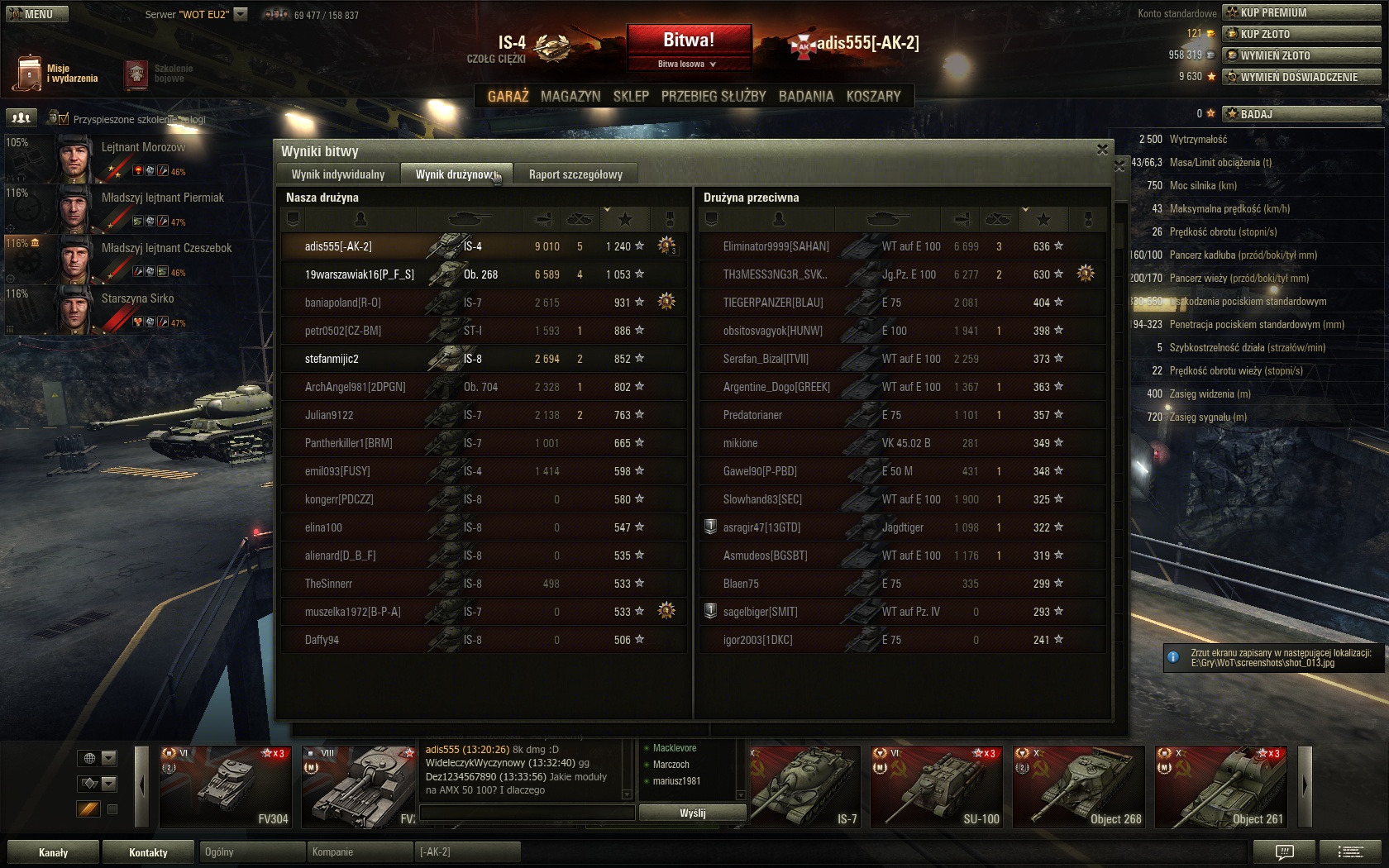Show the KOSZARY barracks
Screen dimensions: 1389x868
click(x=873, y=97)
